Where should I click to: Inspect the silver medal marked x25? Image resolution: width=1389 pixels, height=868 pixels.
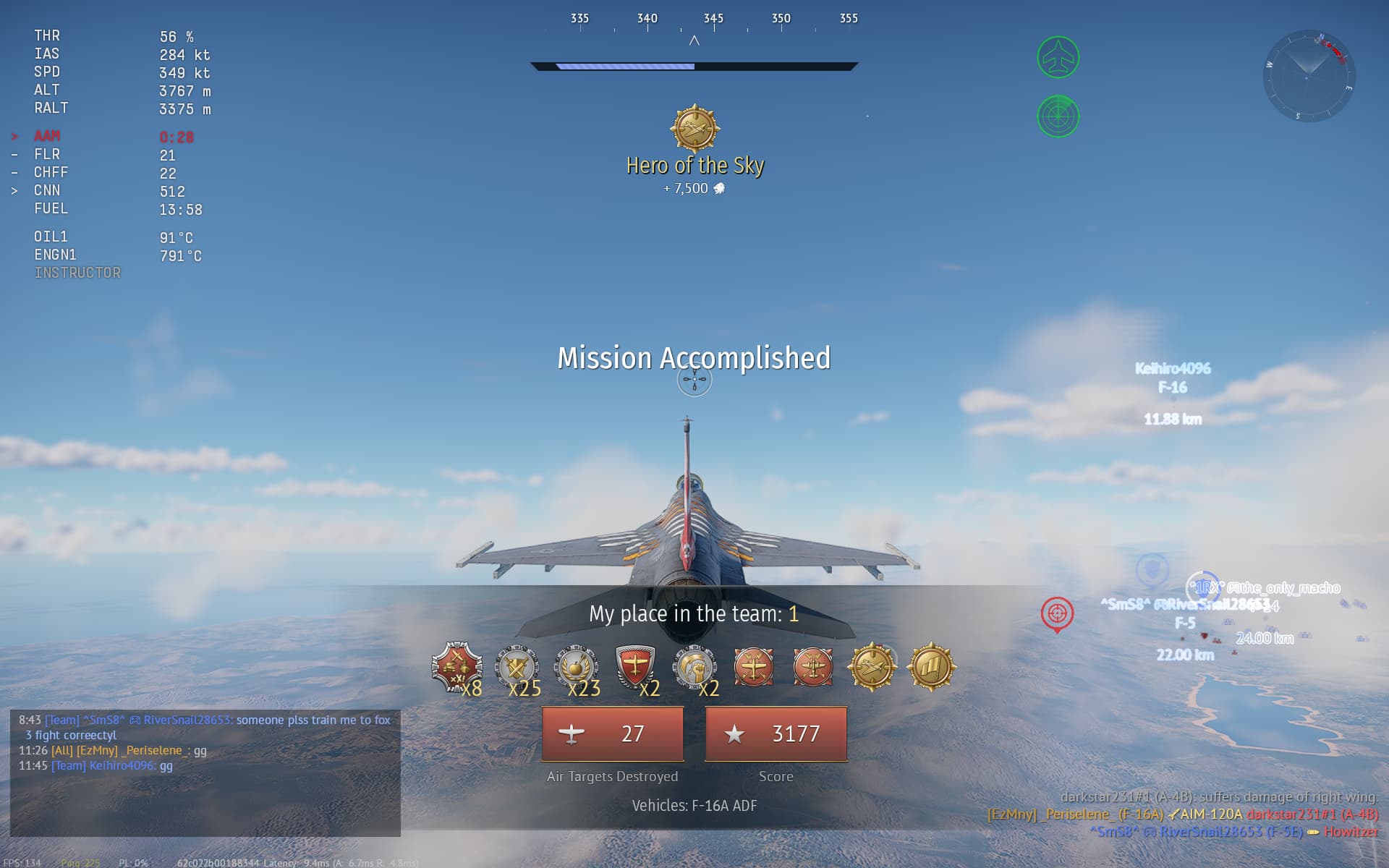pyautogui.click(x=516, y=667)
